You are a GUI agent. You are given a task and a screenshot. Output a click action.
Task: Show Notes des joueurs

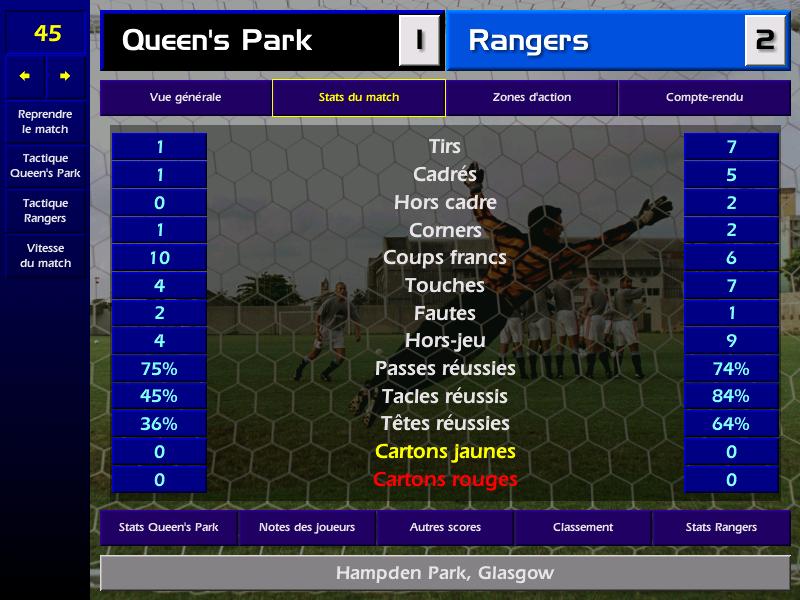pyautogui.click(x=306, y=527)
